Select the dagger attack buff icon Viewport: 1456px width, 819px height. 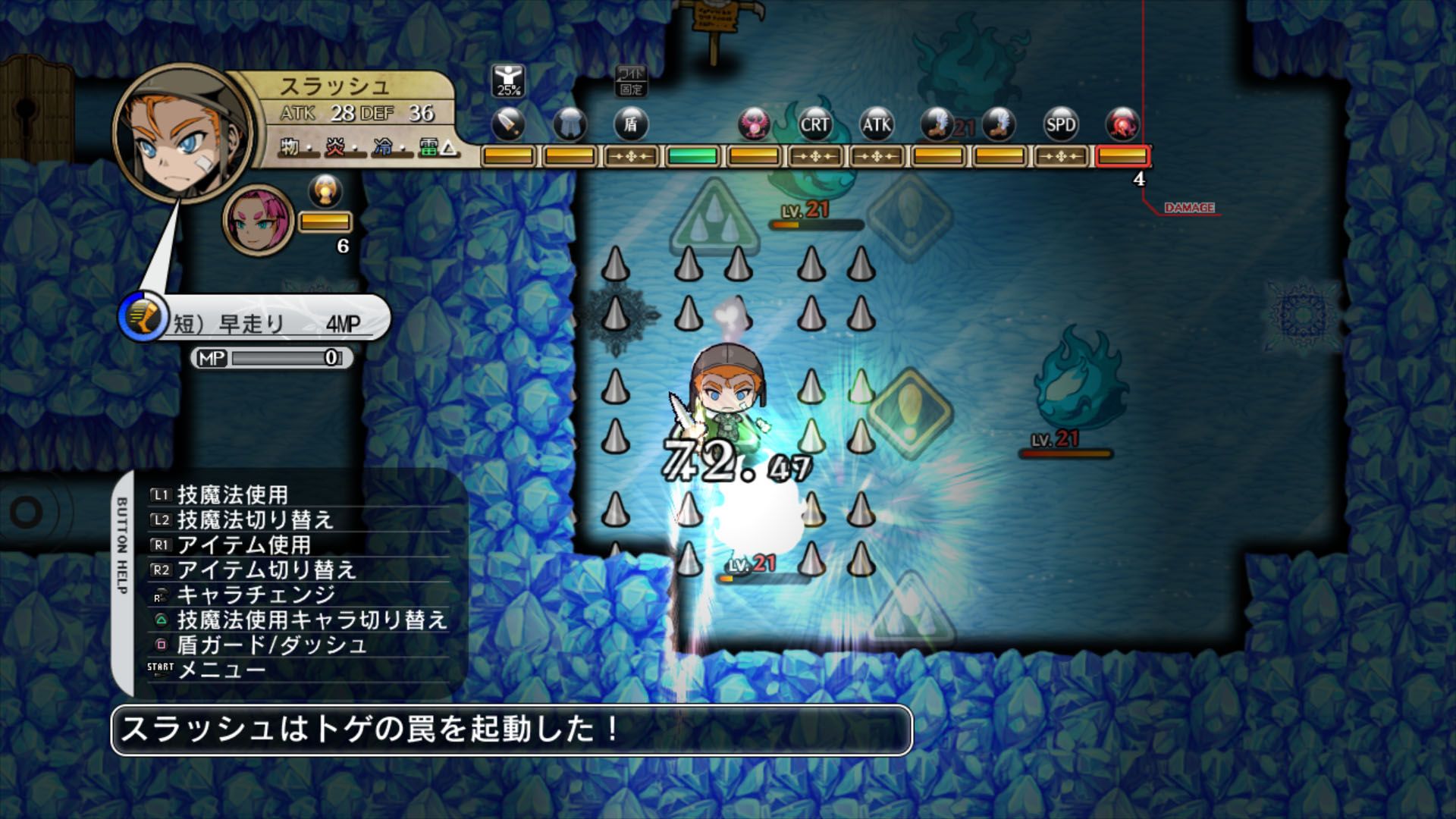pos(509,124)
